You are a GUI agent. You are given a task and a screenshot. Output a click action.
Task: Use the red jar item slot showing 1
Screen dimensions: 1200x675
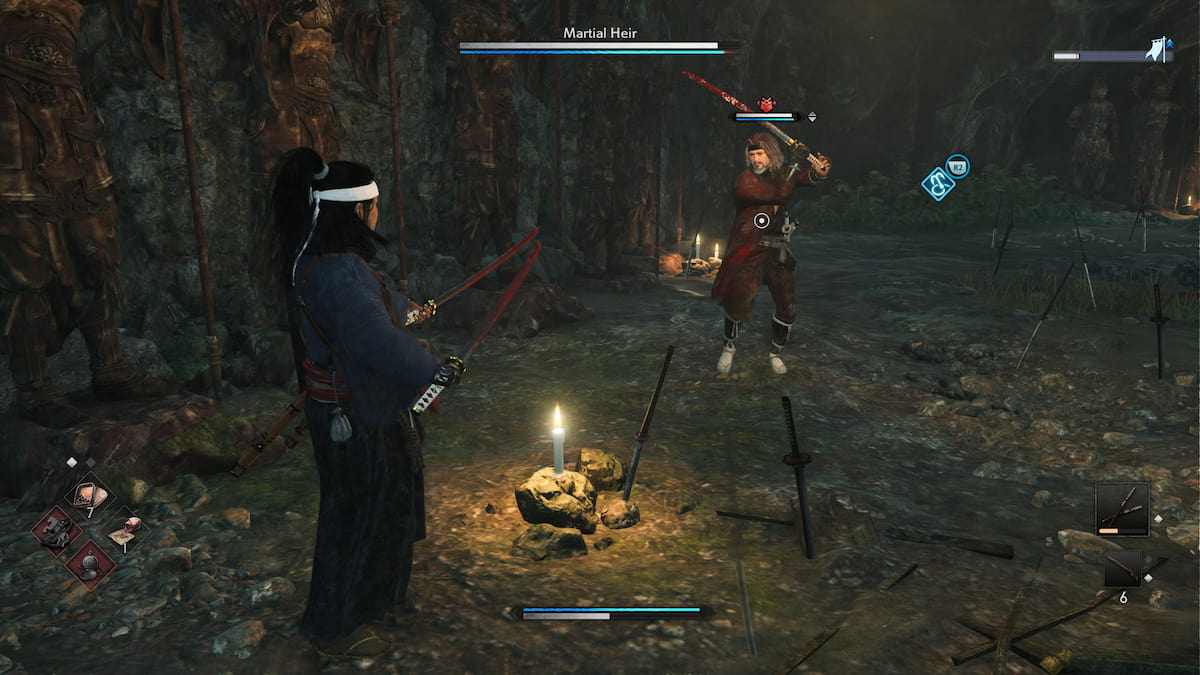(125, 529)
